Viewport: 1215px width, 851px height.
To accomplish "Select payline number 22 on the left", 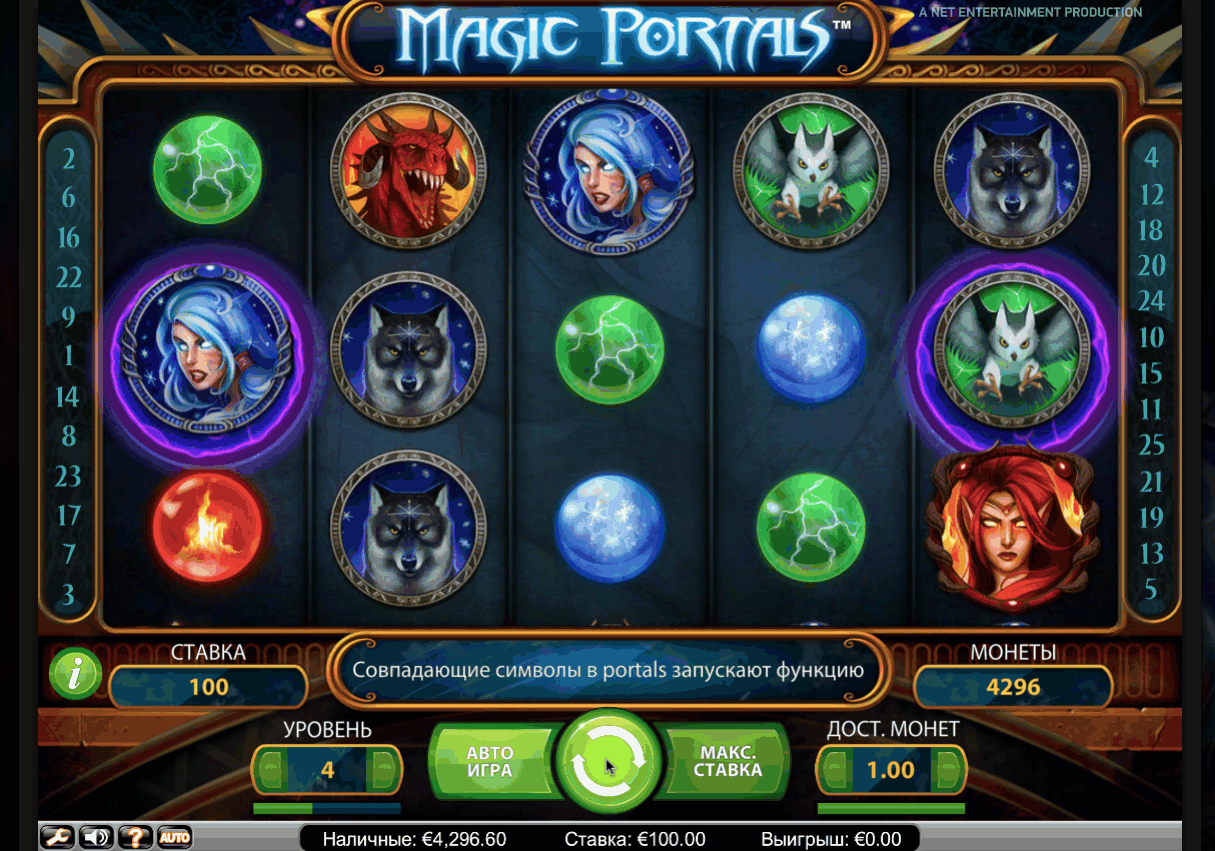I will click(68, 277).
